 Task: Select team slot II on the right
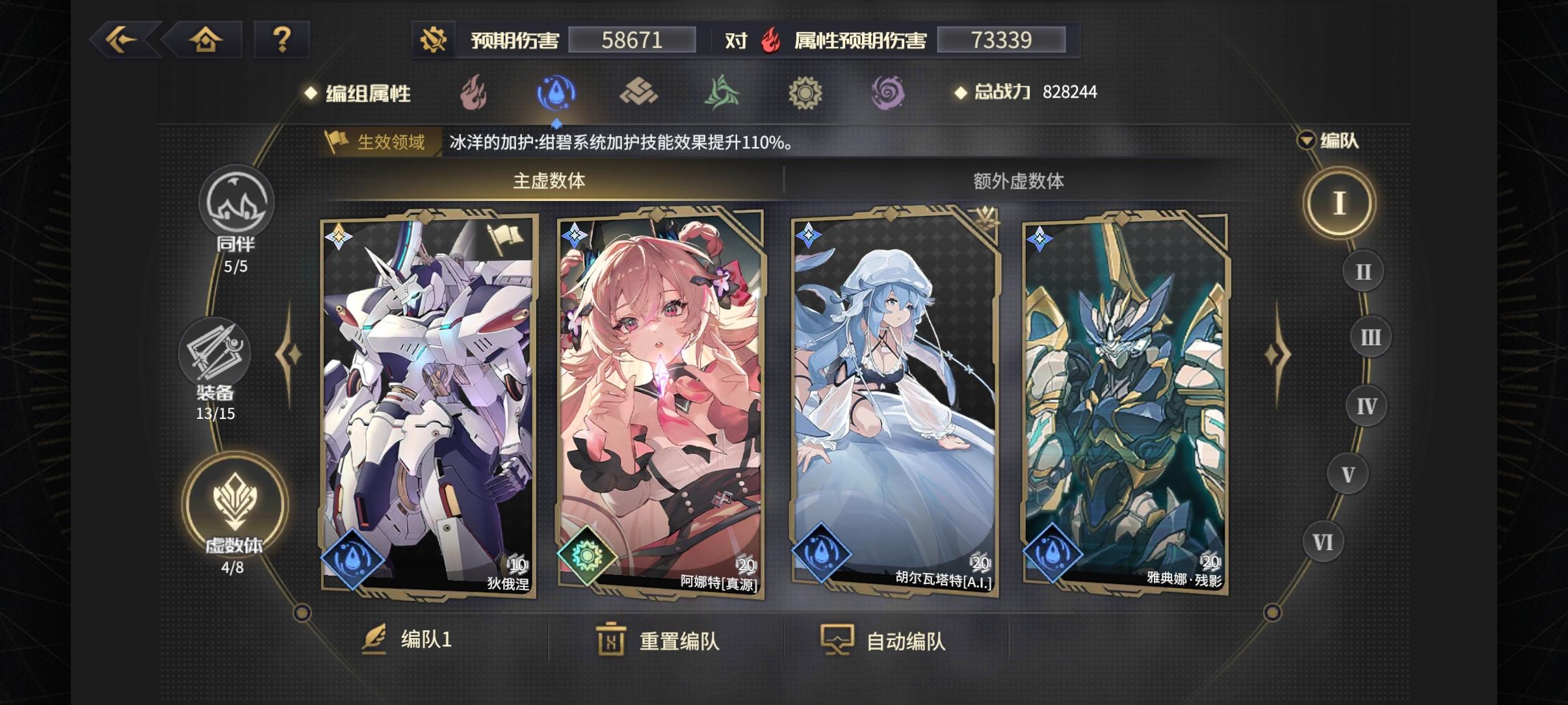pyautogui.click(x=1364, y=270)
